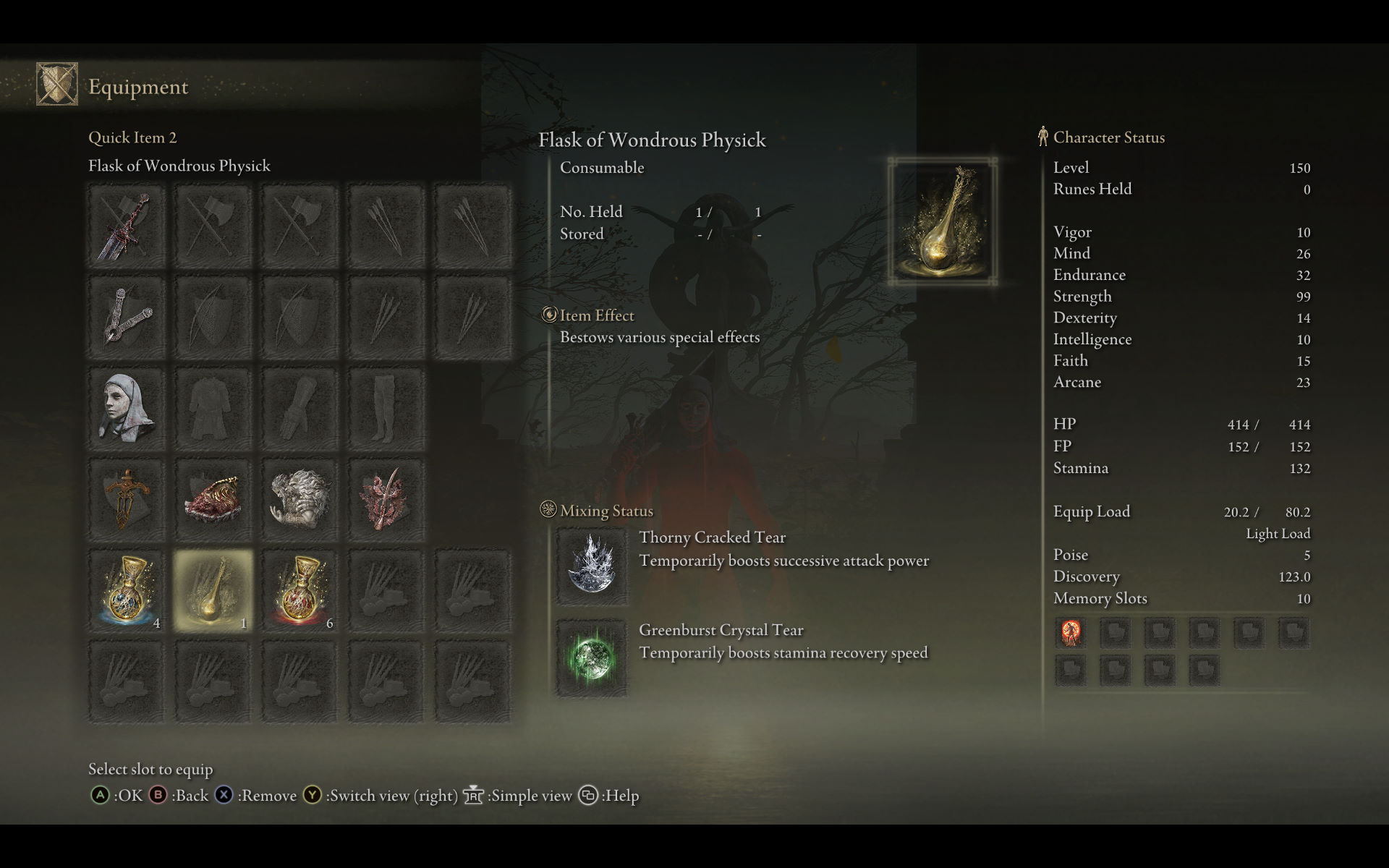Viewport: 1389px width, 868px height.
Task: Select the equipped left-hand armament slot
Action: click(x=127, y=317)
